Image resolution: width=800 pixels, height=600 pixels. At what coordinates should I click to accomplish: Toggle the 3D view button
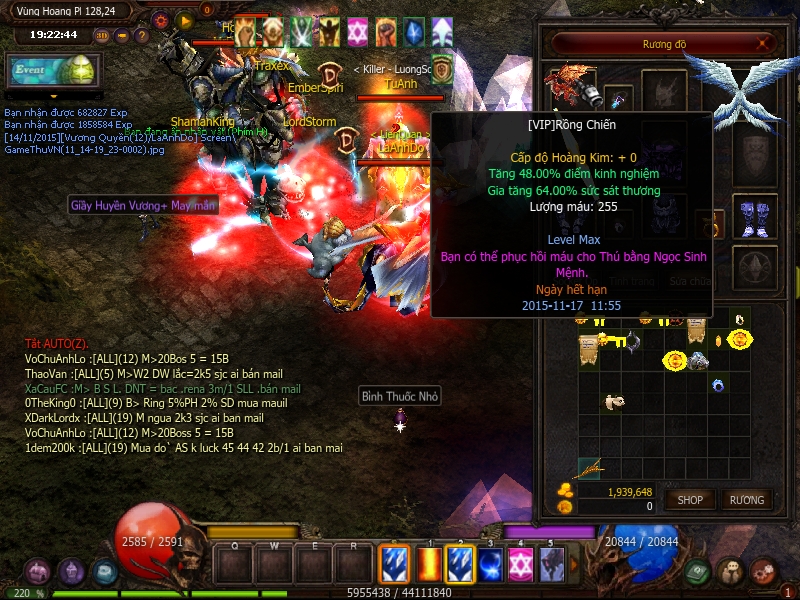103,35
